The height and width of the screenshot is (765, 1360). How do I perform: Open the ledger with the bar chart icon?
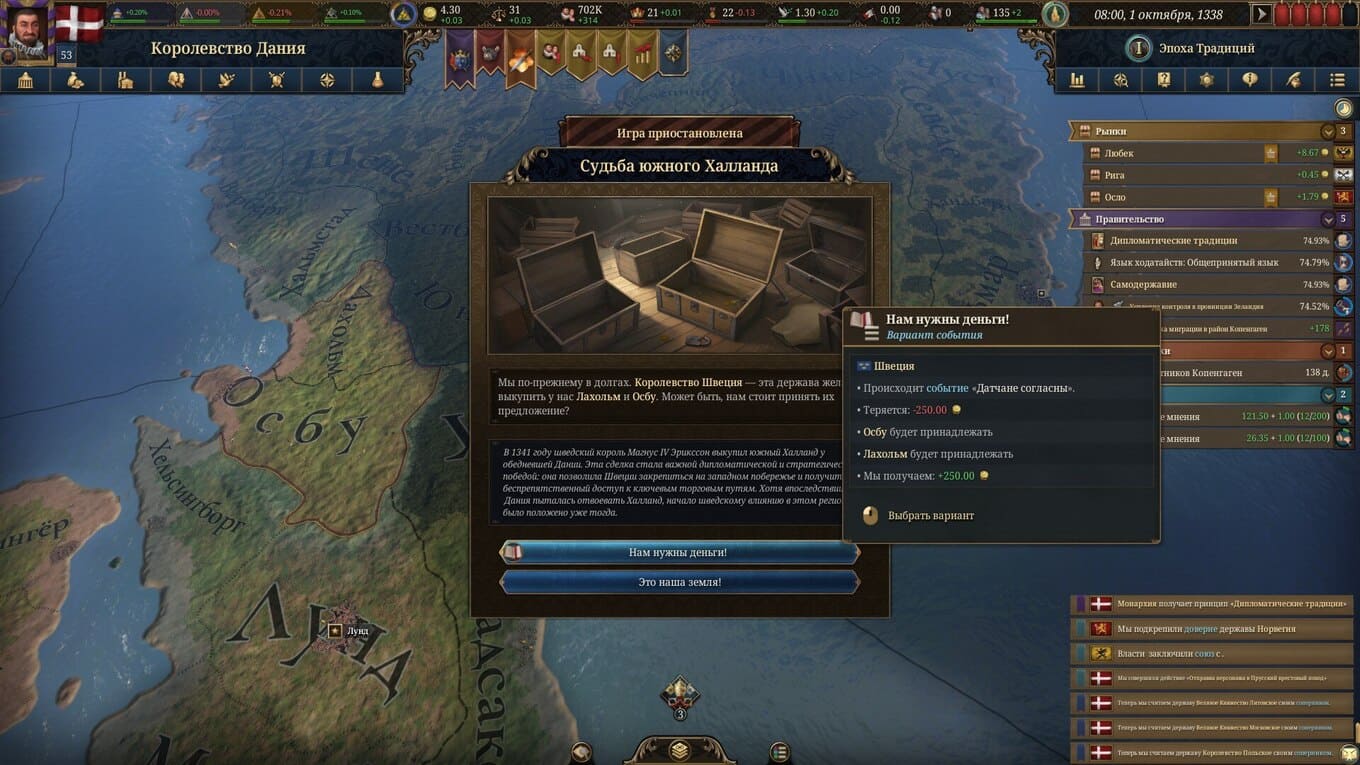[x=1077, y=80]
